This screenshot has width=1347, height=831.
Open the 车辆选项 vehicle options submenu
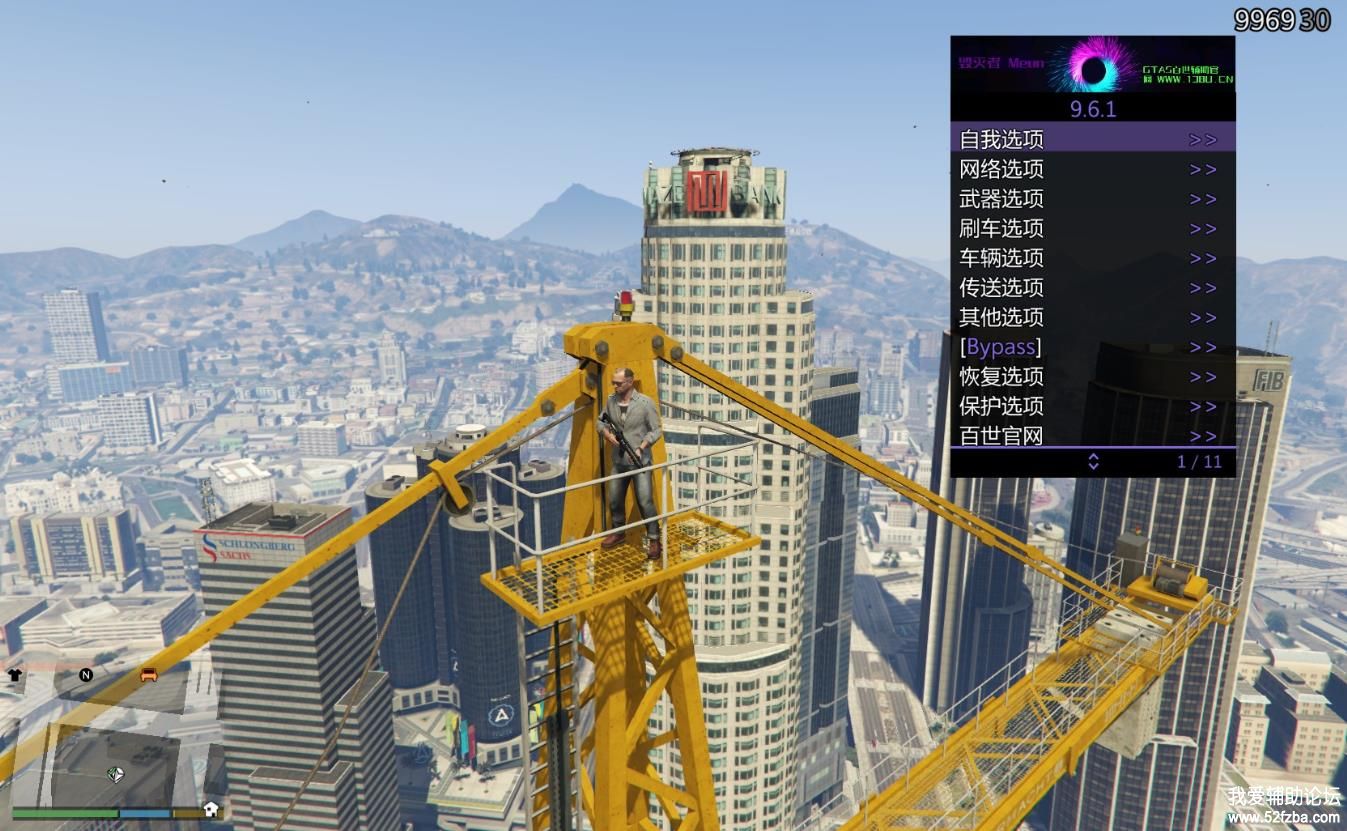point(1092,258)
